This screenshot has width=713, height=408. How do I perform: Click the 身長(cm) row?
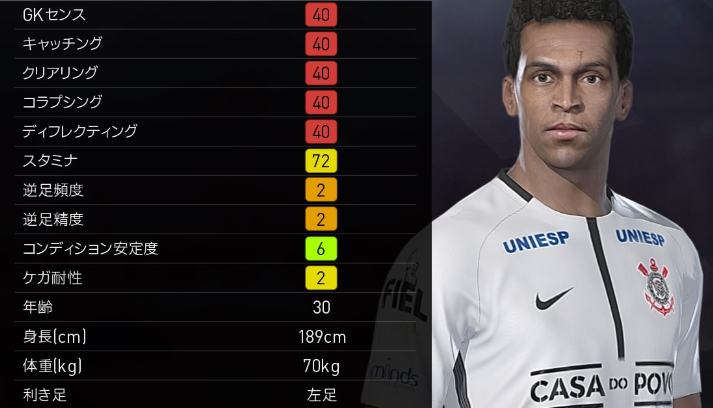pos(215,337)
